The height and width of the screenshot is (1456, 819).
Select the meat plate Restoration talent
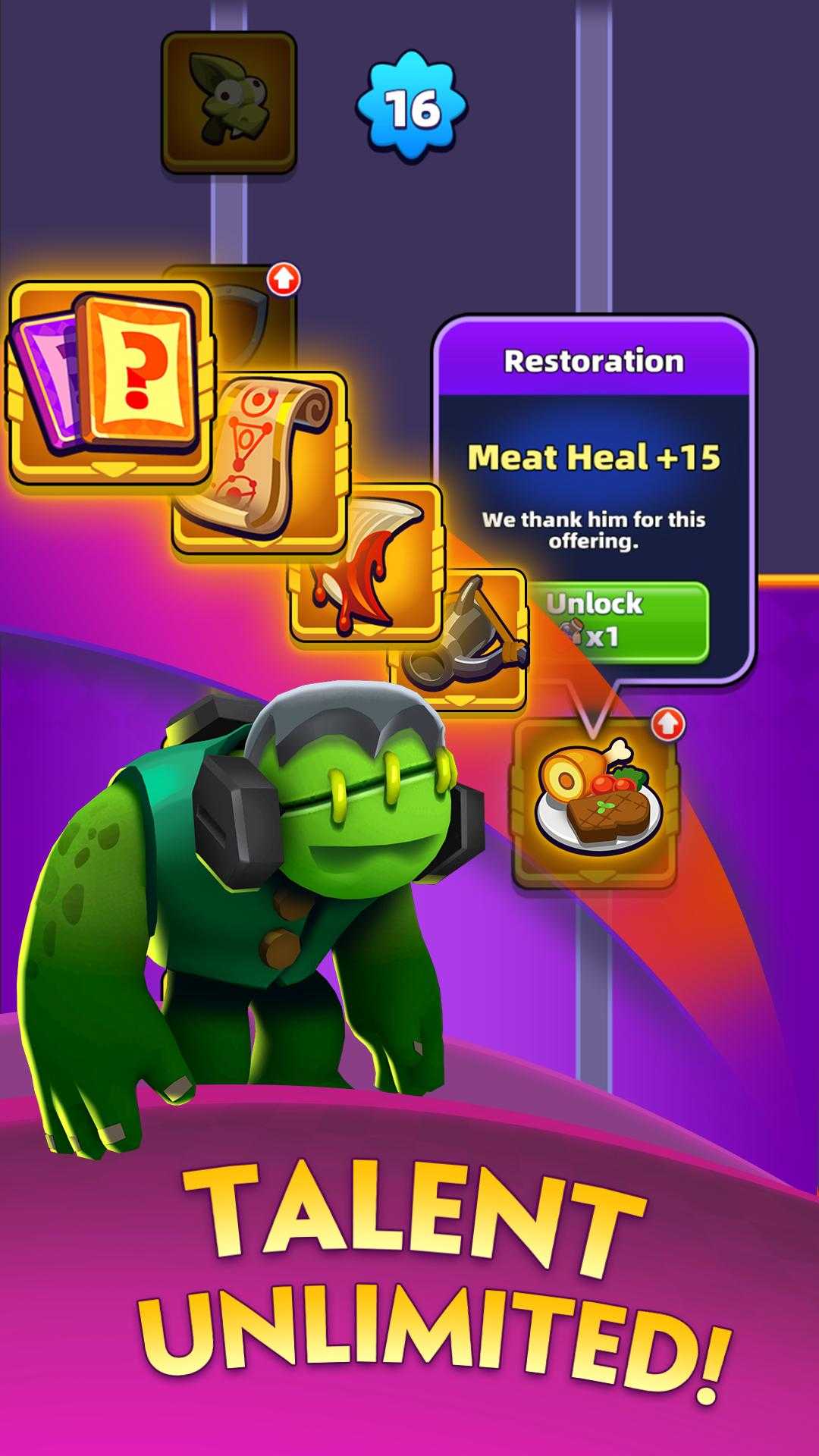595,804
